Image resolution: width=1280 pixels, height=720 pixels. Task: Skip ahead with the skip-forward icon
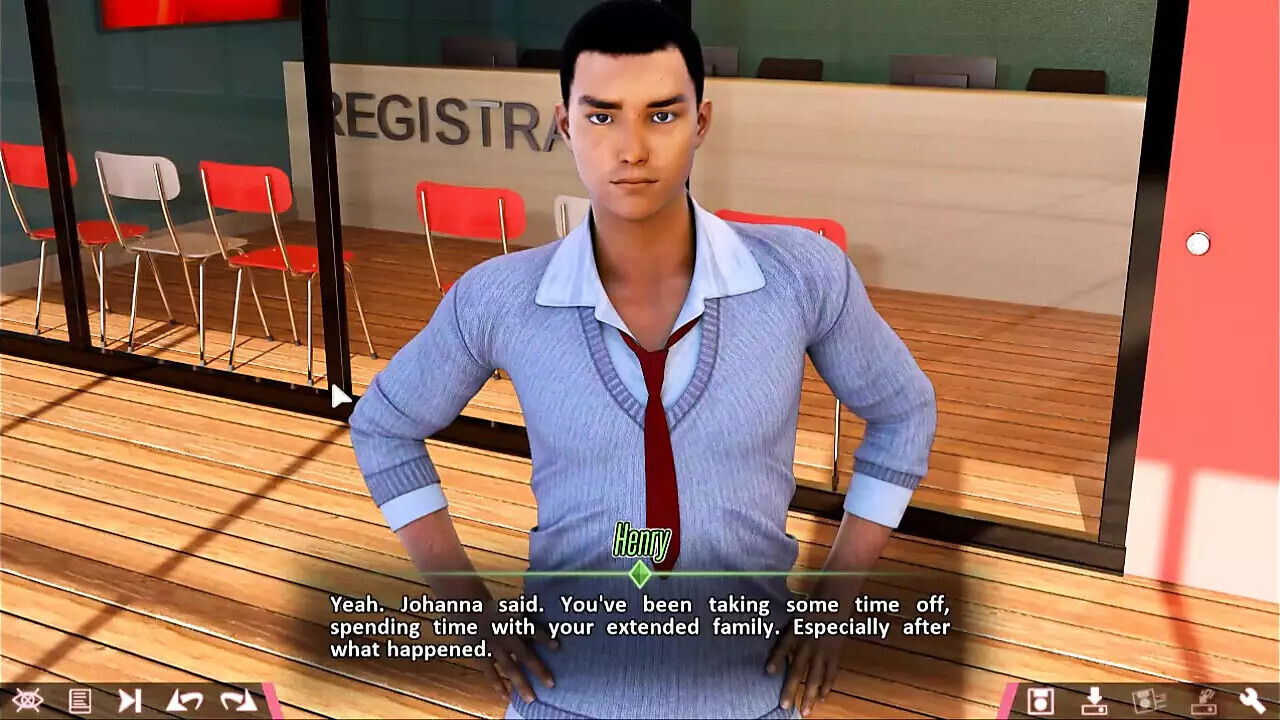[x=130, y=700]
